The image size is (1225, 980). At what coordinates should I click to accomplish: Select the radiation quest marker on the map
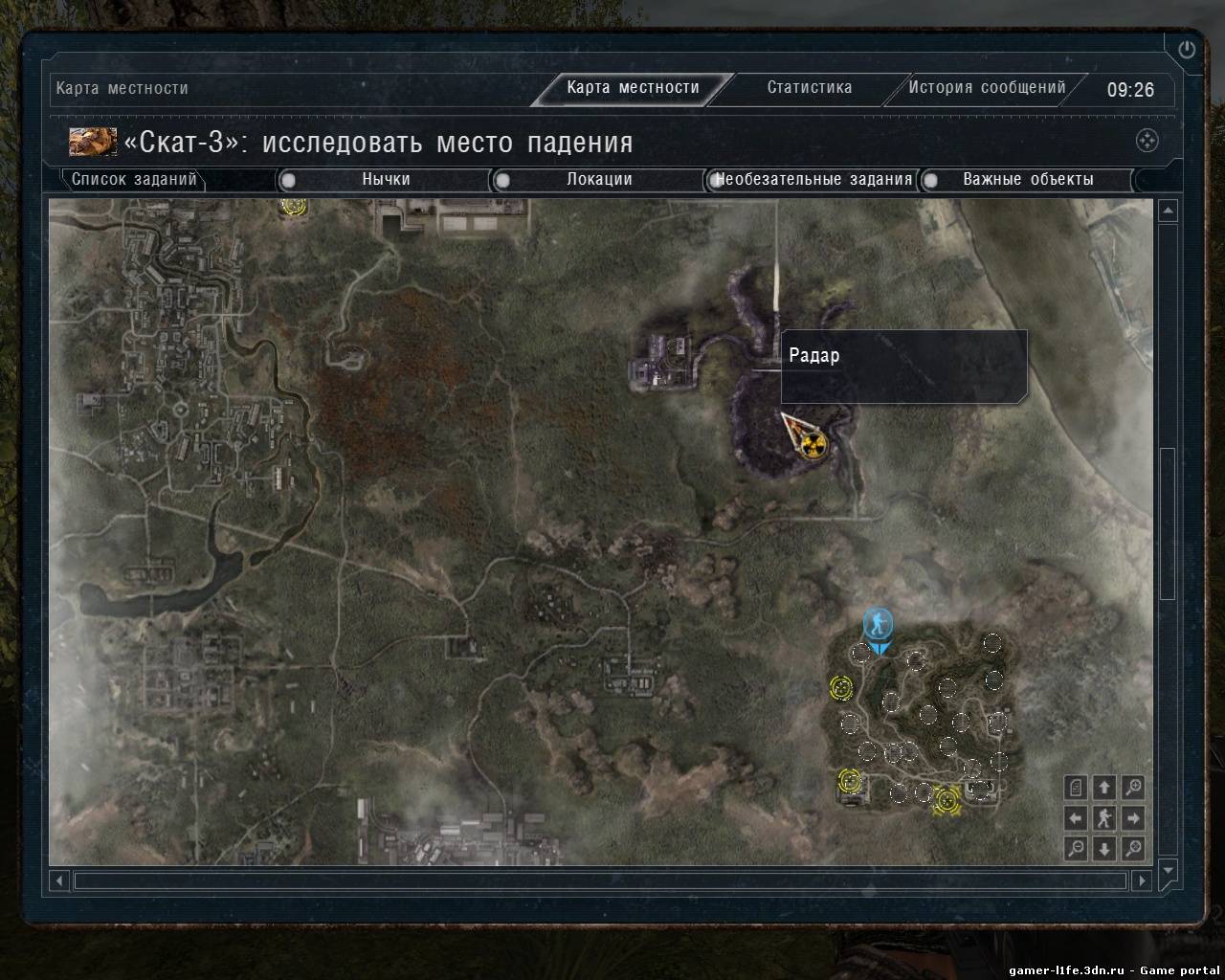click(813, 445)
